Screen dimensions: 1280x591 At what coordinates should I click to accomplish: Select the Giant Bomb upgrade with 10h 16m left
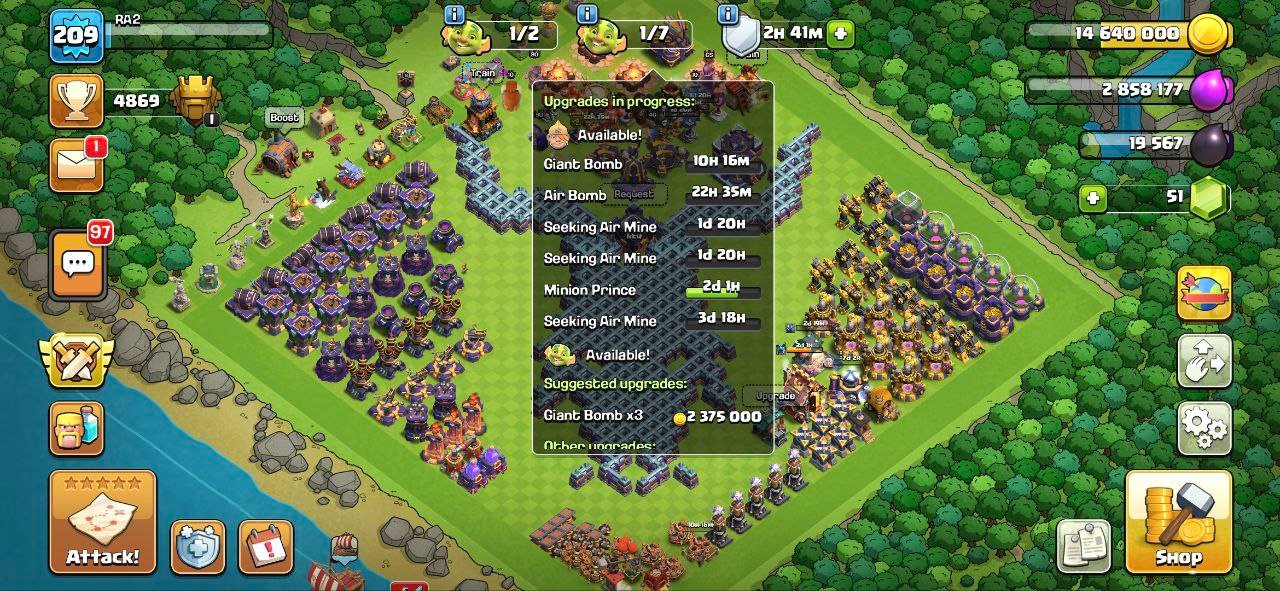click(x=652, y=164)
